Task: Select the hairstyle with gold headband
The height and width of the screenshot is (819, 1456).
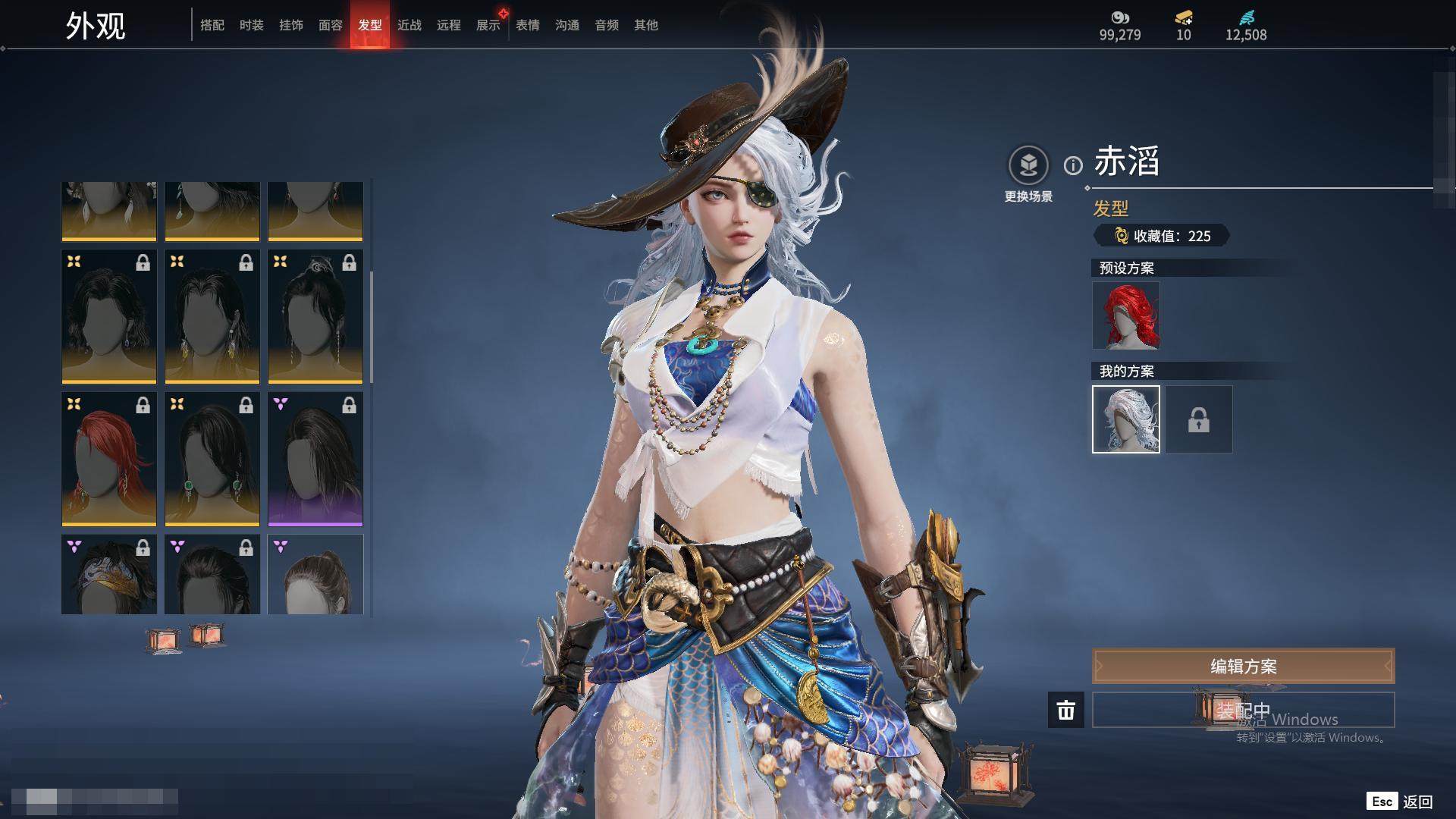Action: (109, 575)
